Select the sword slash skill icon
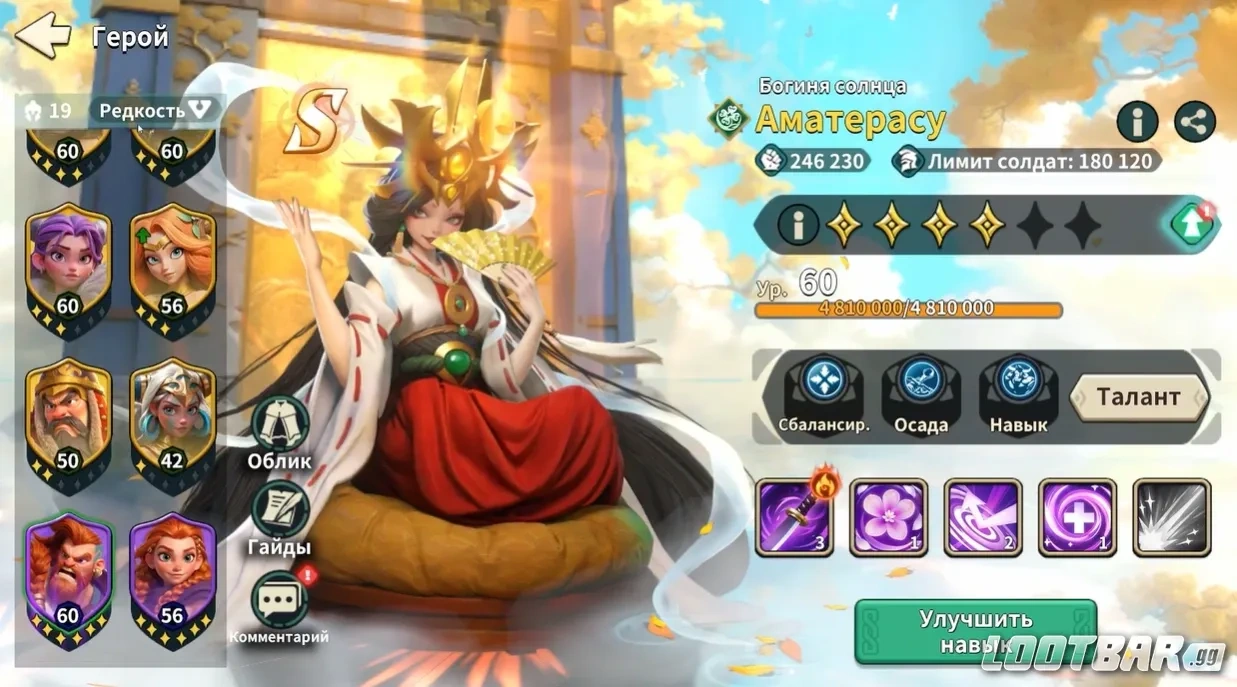Screen dimensions: 1237x687 click(x=794, y=517)
